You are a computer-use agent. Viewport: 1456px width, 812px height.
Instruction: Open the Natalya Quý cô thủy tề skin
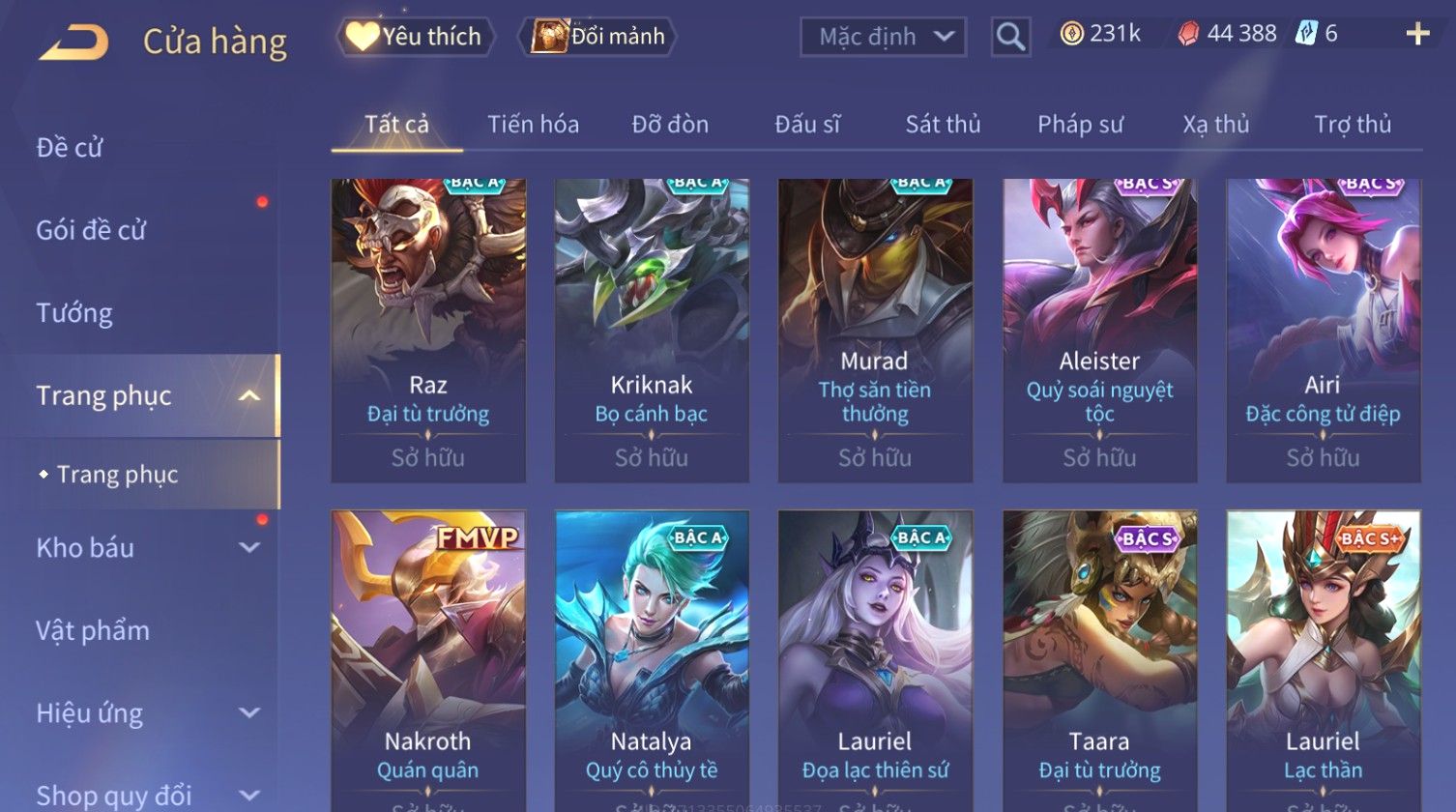[x=652, y=657]
